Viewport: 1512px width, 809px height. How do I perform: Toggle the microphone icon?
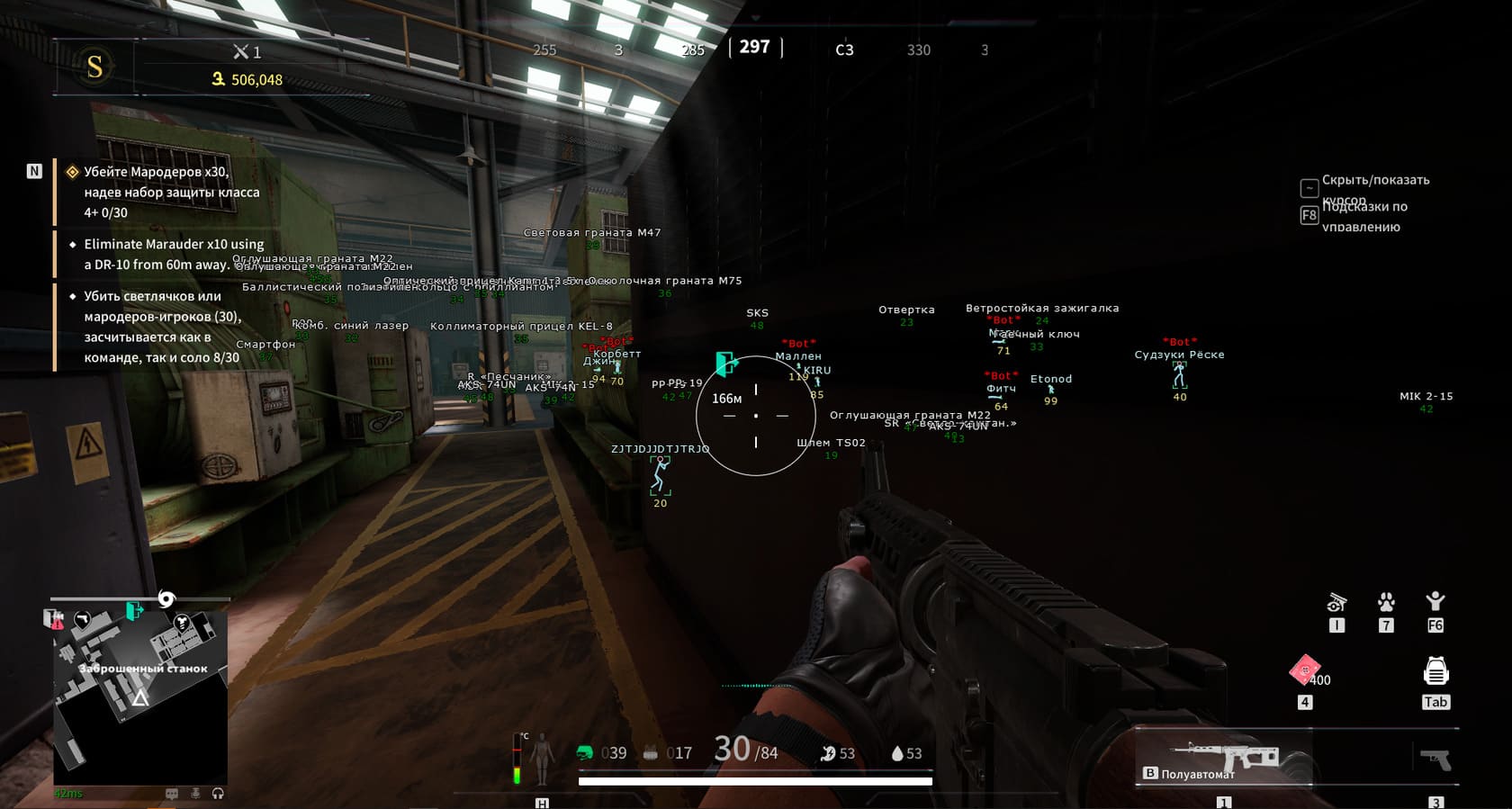pyautogui.click(x=195, y=794)
